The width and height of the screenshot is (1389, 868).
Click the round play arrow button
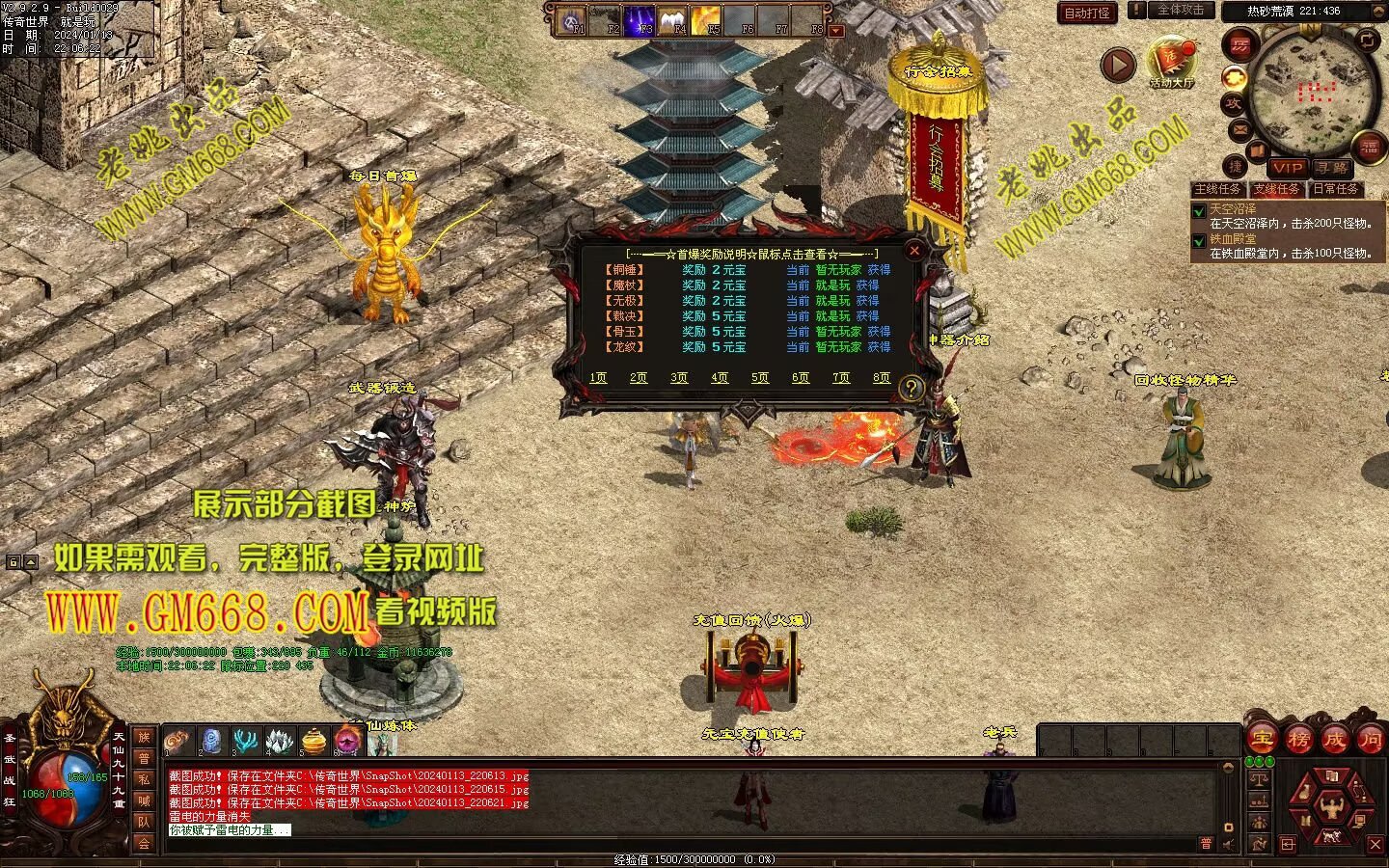pos(1118,65)
